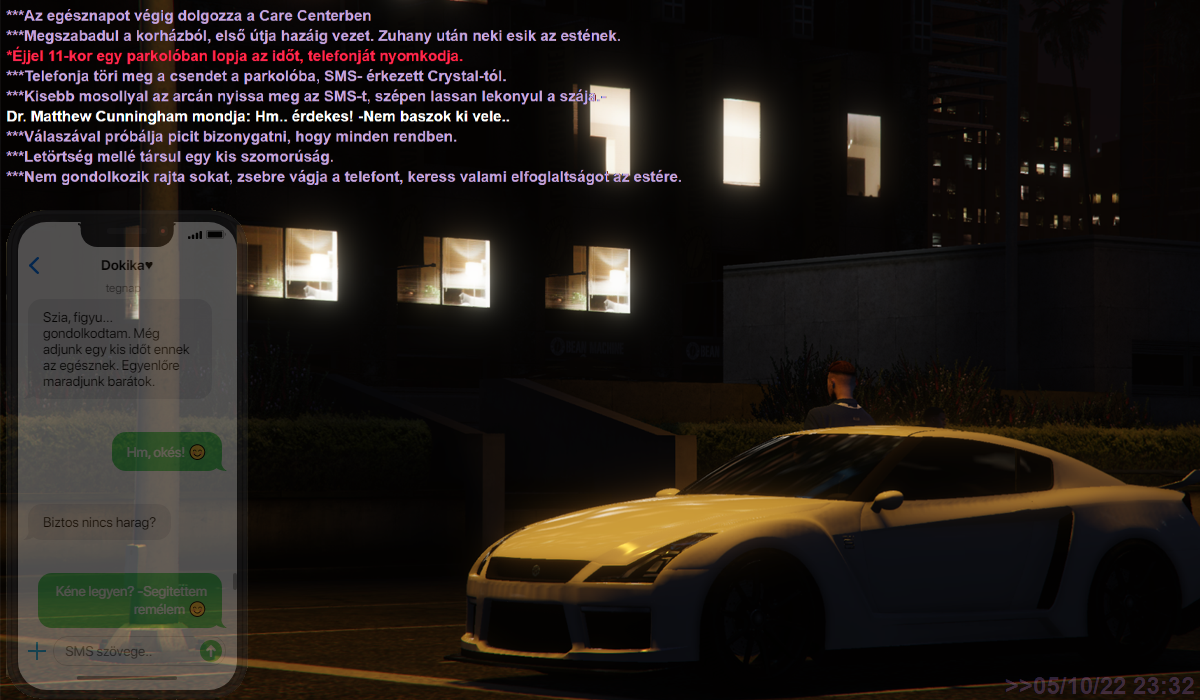This screenshot has height=700, width=1200.
Task: Select the "Hm, okés!" sent message bubble
Action: 166,453
